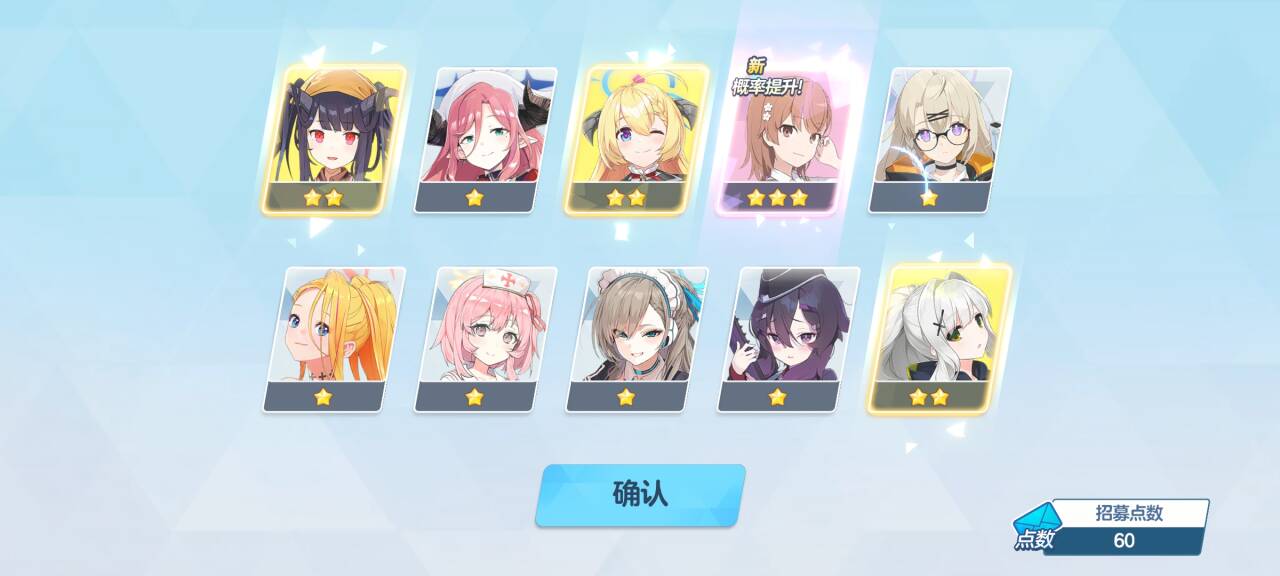The image size is (1280, 576).
Task: Select the dark purple-haired girl with black hat card
Action: coord(788,338)
